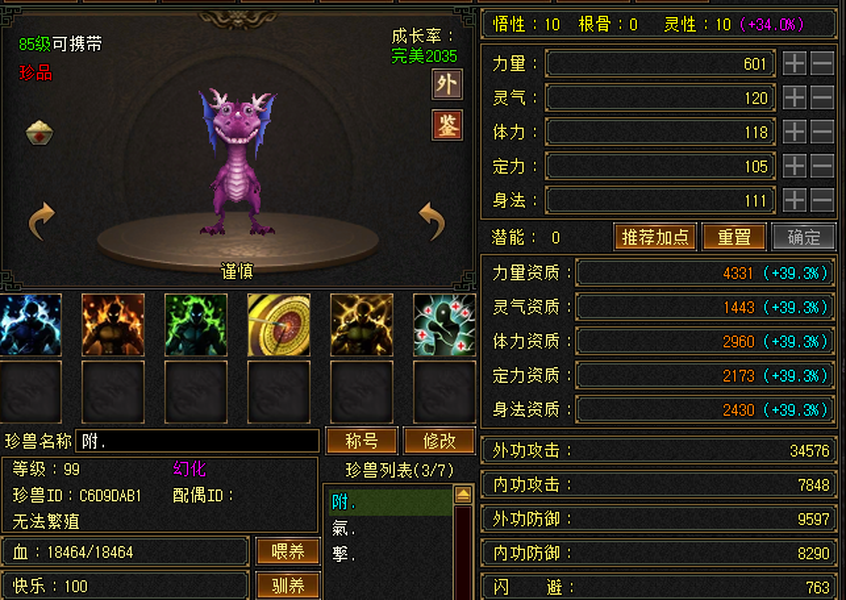Screen dimensions: 846x600
Task: Choose the green aura figure skill
Action: coord(195,324)
